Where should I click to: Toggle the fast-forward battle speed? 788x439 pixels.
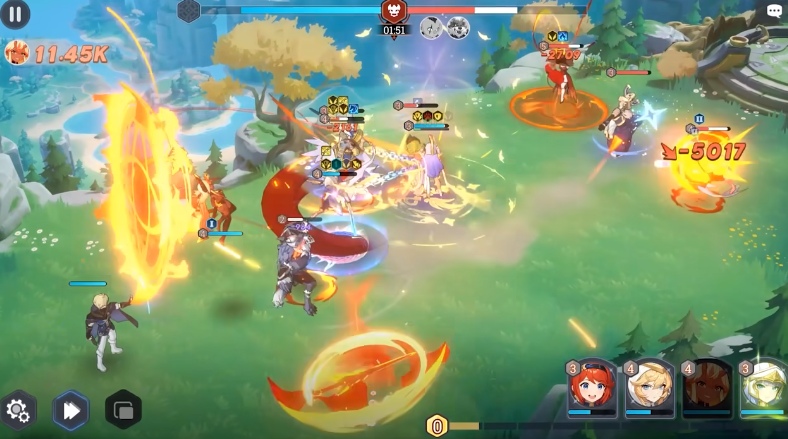[71, 410]
